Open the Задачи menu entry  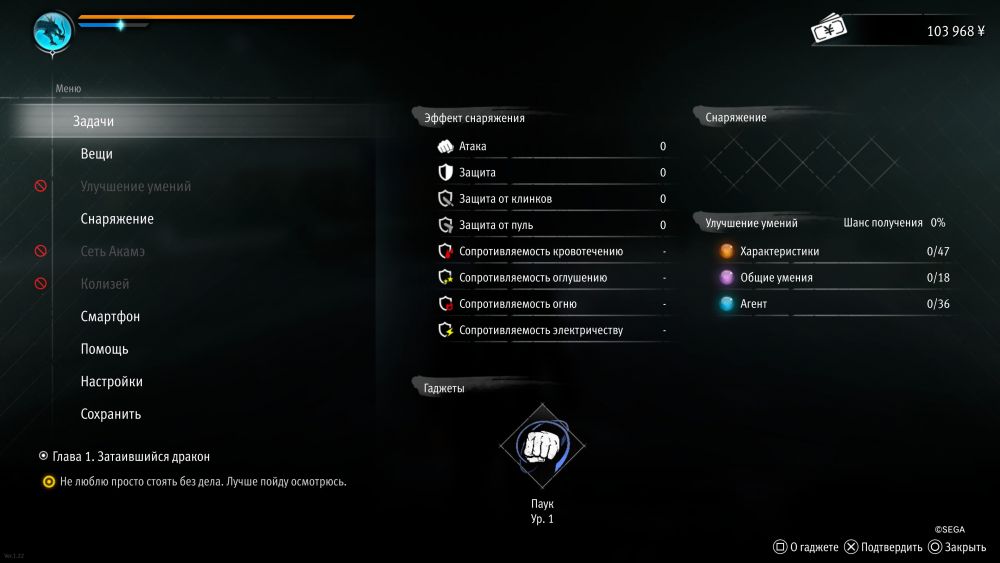(93, 122)
